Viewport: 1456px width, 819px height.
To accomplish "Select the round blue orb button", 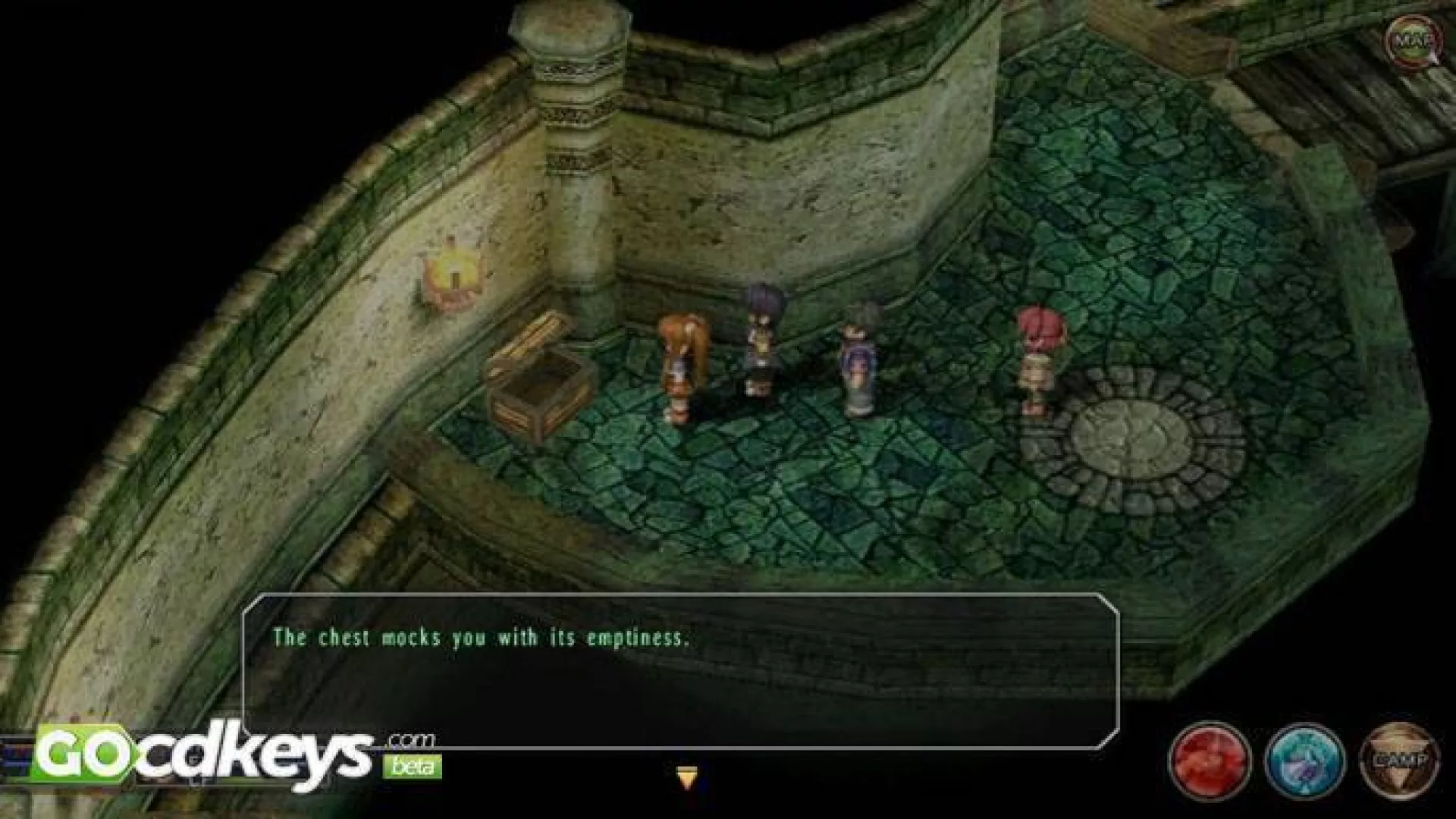I will pyautogui.click(x=1304, y=759).
